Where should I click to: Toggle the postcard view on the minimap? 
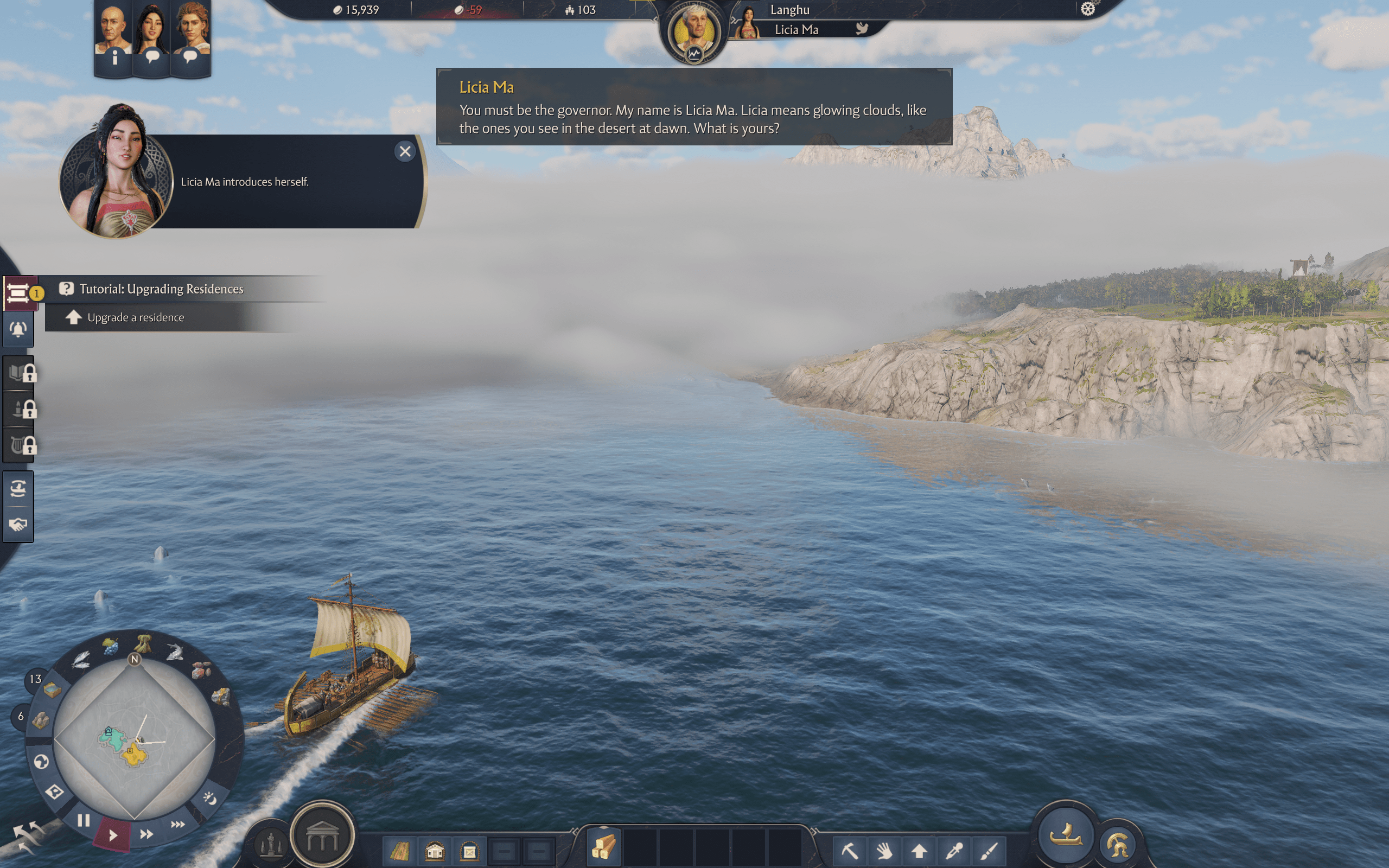coord(54,792)
